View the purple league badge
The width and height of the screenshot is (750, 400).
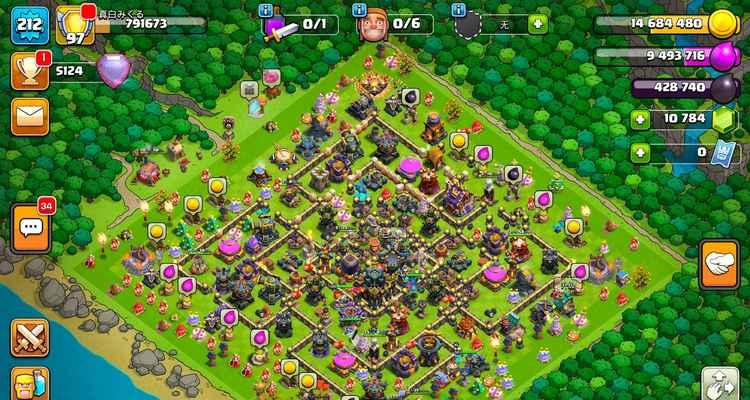click(113, 69)
